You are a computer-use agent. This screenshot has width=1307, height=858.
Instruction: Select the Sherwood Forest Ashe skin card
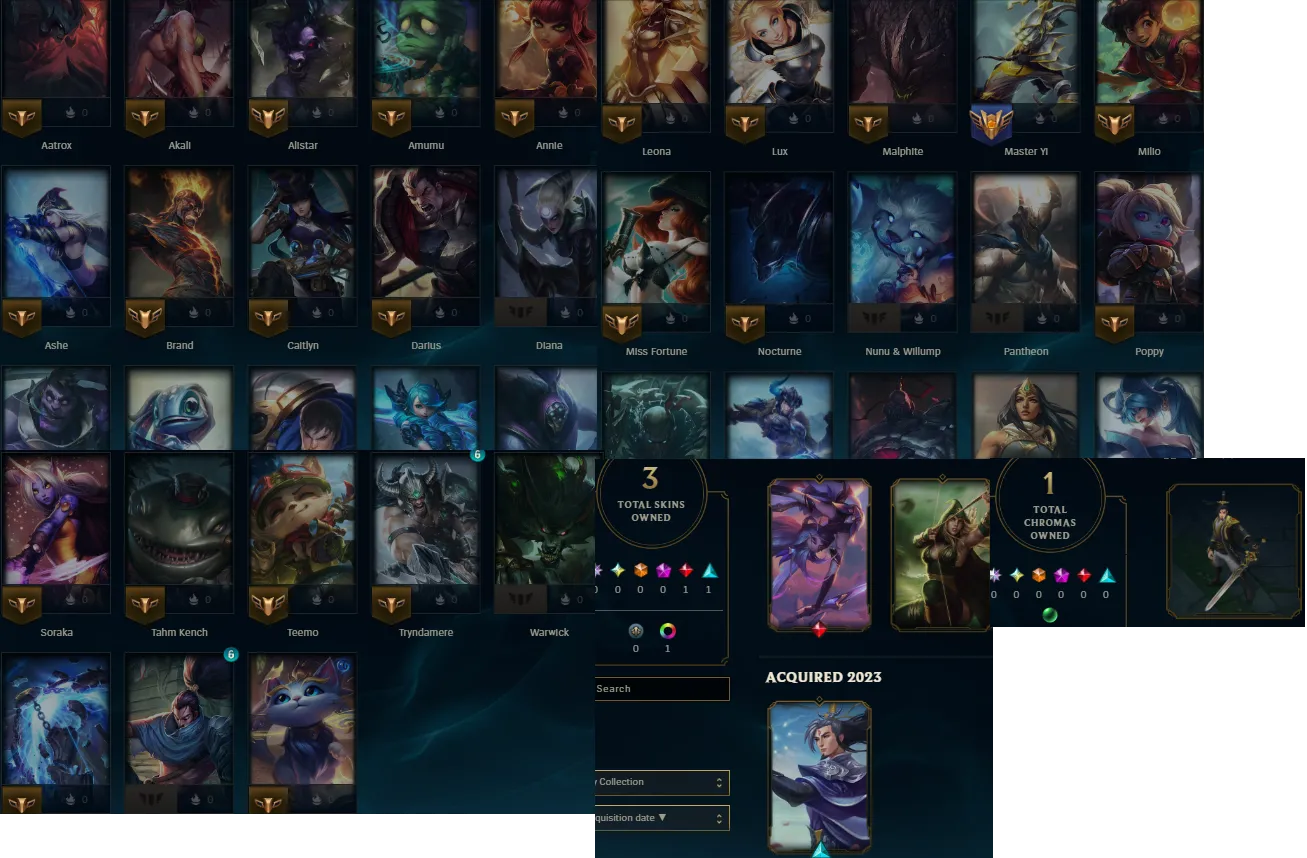[940, 555]
